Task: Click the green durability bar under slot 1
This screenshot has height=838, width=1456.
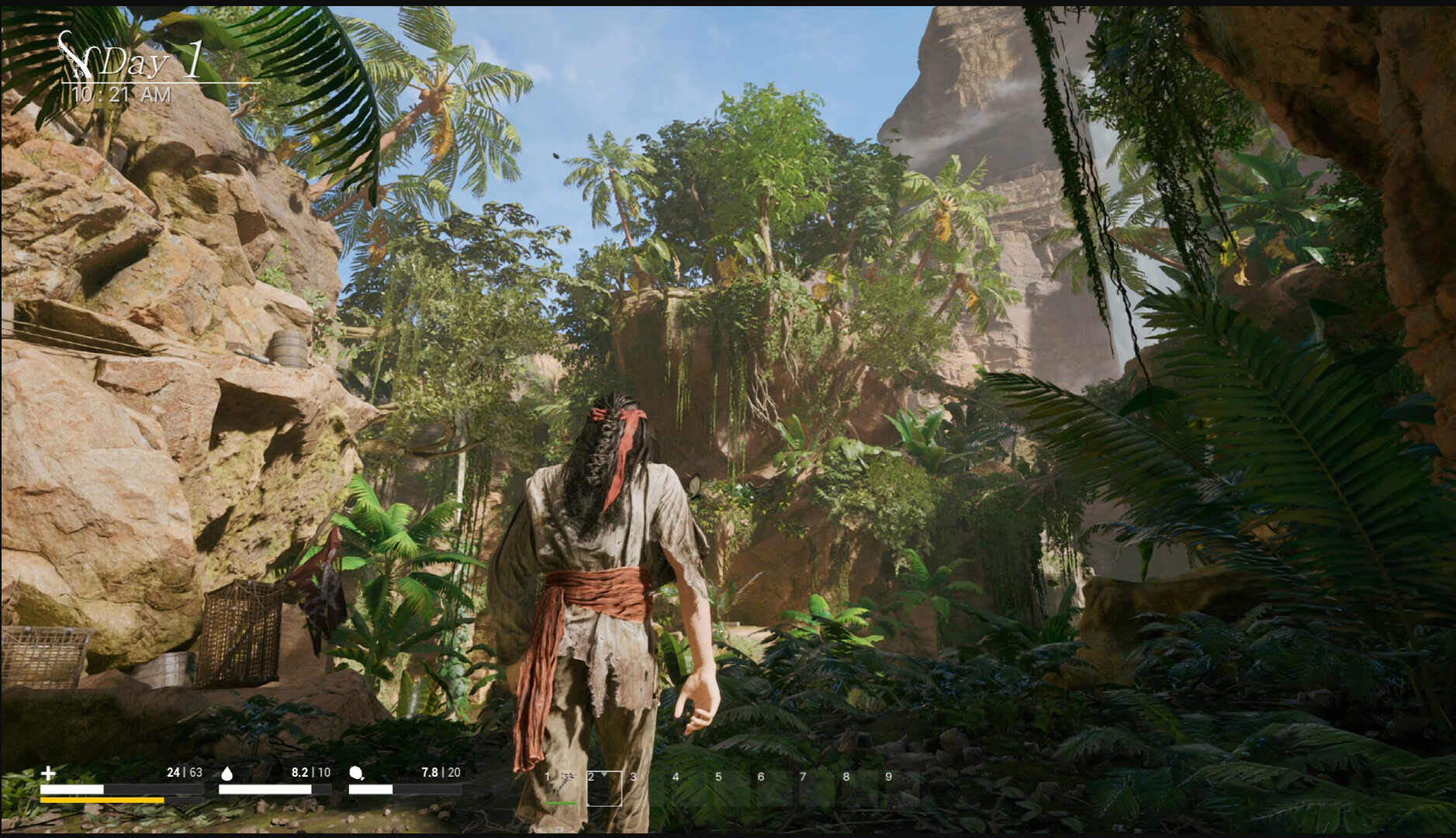Action: click(x=560, y=805)
